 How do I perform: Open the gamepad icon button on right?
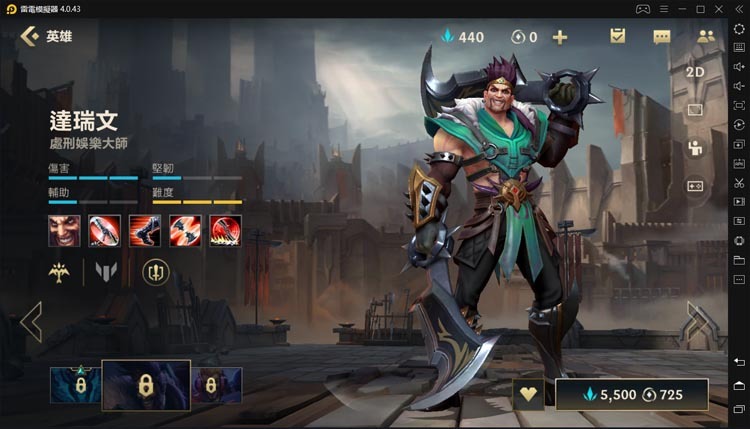point(696,185)
